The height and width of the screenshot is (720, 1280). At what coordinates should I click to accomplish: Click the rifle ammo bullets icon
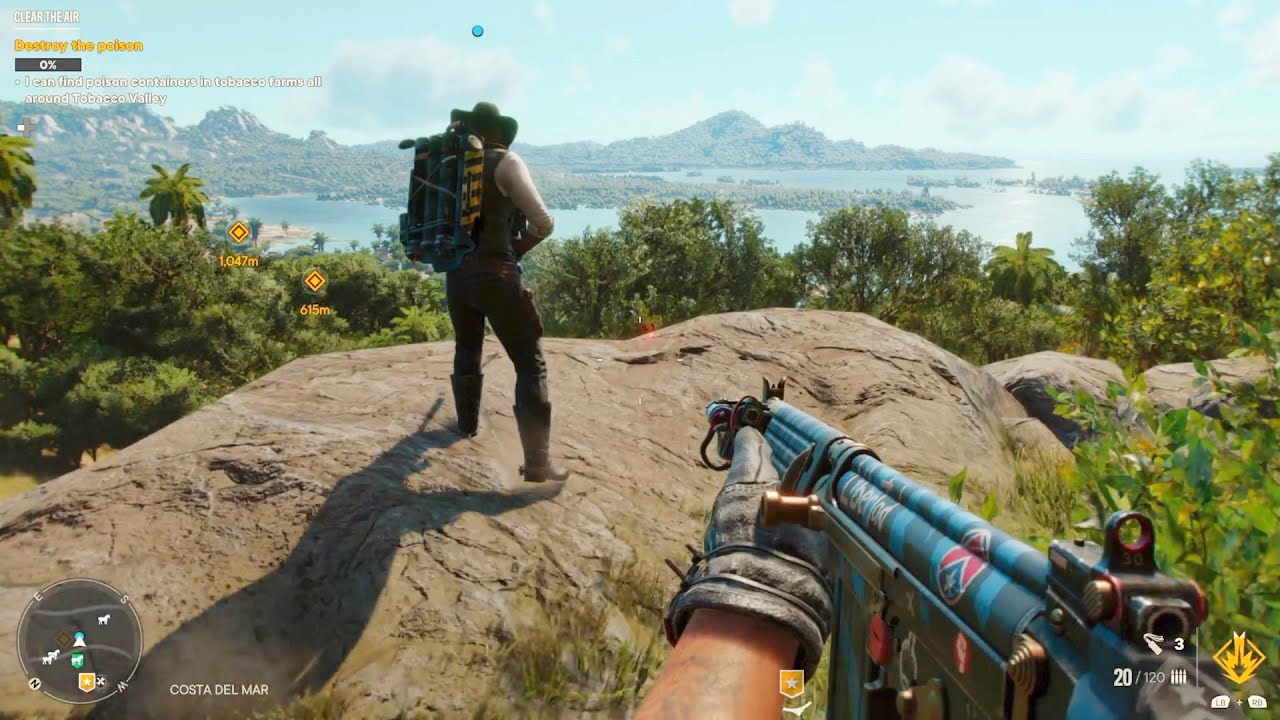(1179, 676)
